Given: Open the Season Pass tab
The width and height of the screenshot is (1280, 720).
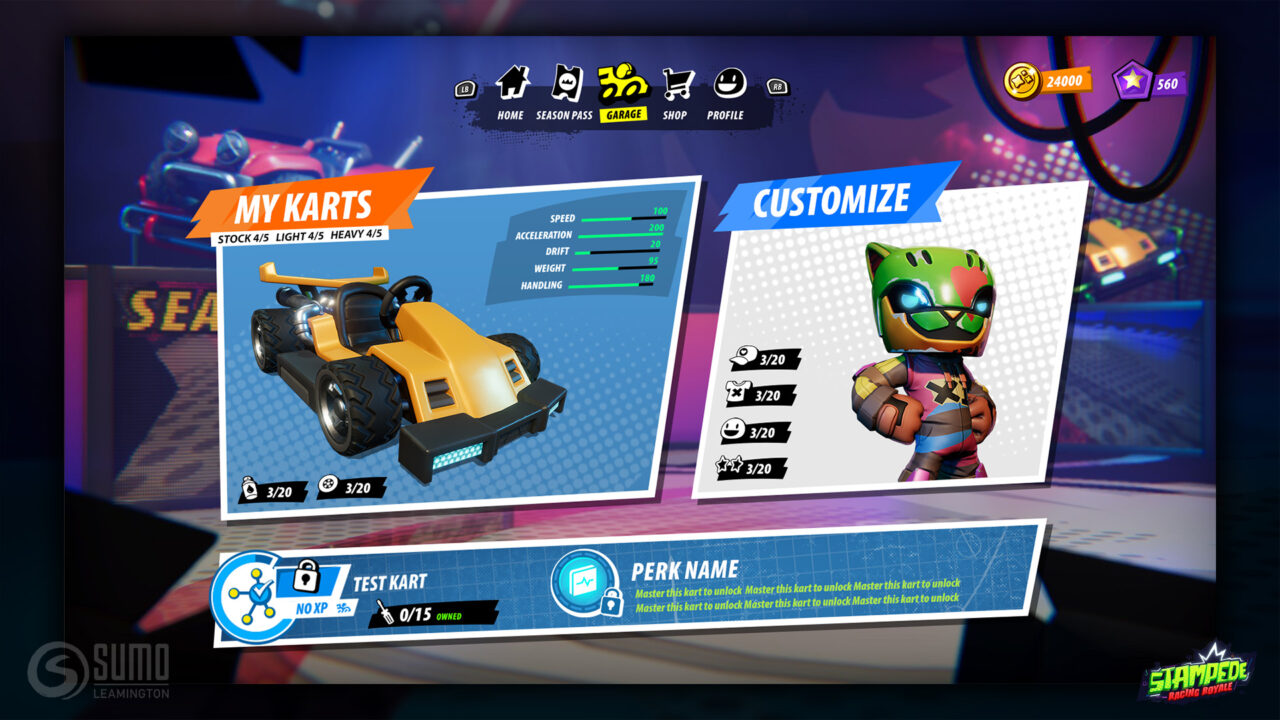Looking at the screenshot, I should pyautogui.click(x=565, y=91).
